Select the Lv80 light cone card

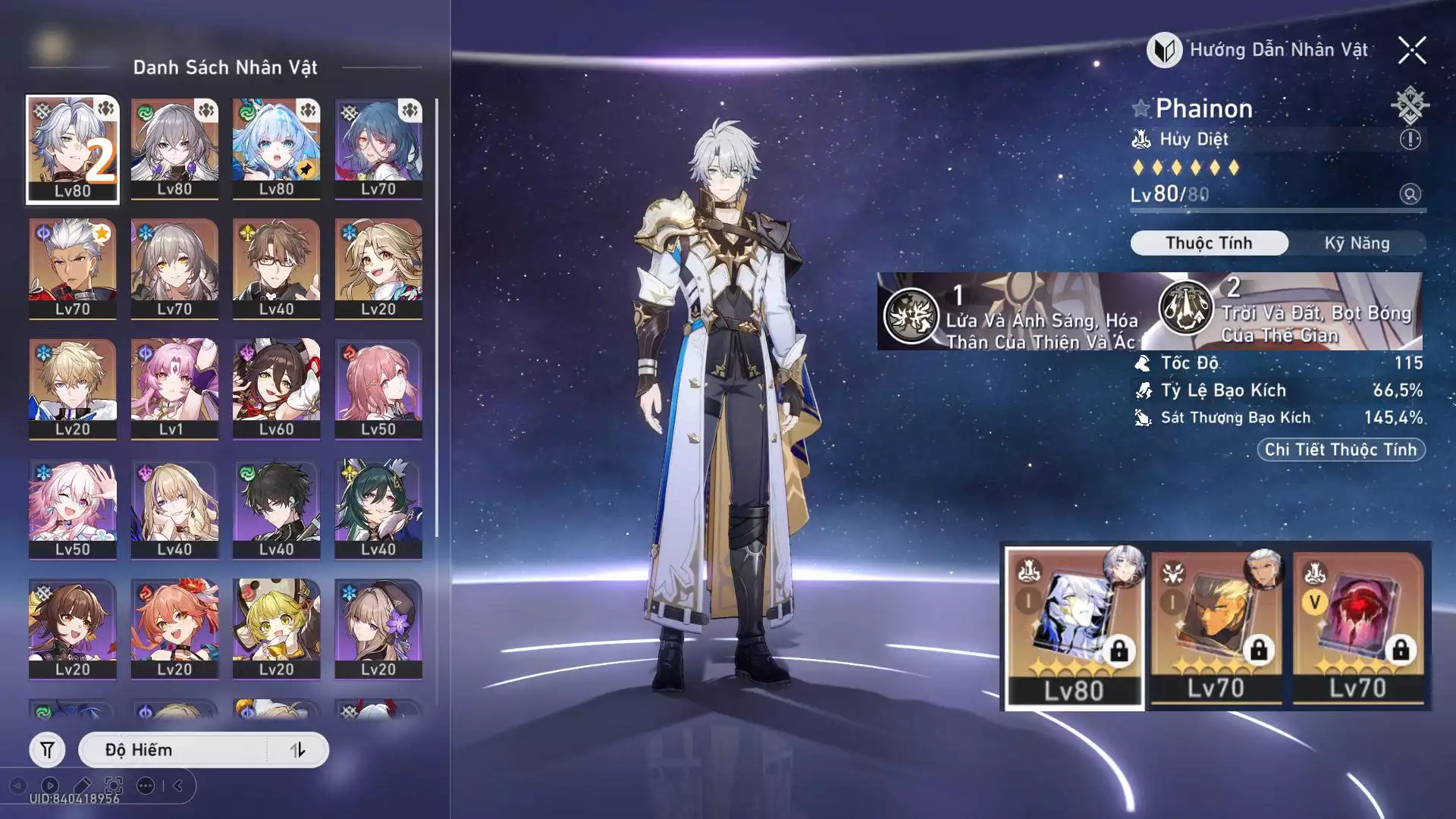(x=1074, y=626)
